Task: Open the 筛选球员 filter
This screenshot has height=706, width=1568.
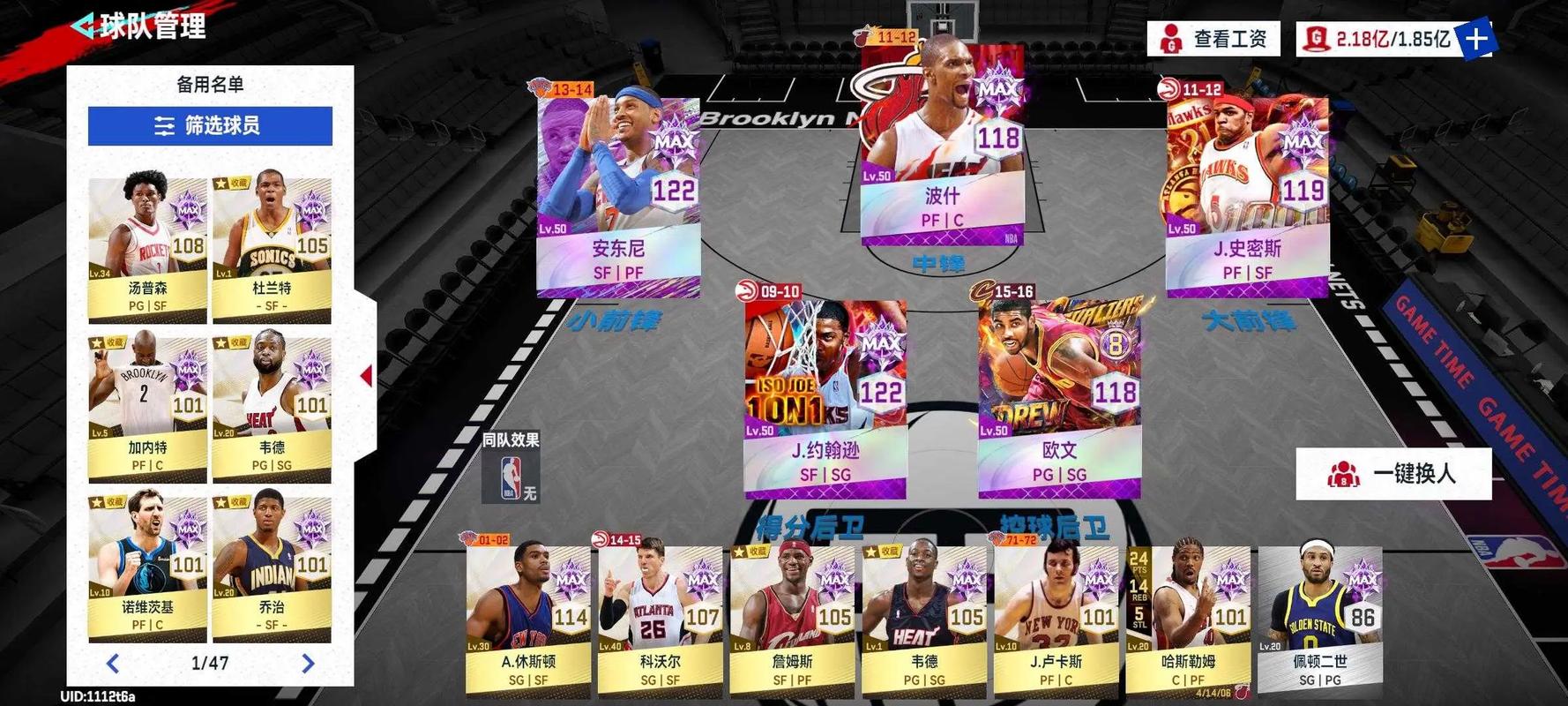Action: [210, 126]
